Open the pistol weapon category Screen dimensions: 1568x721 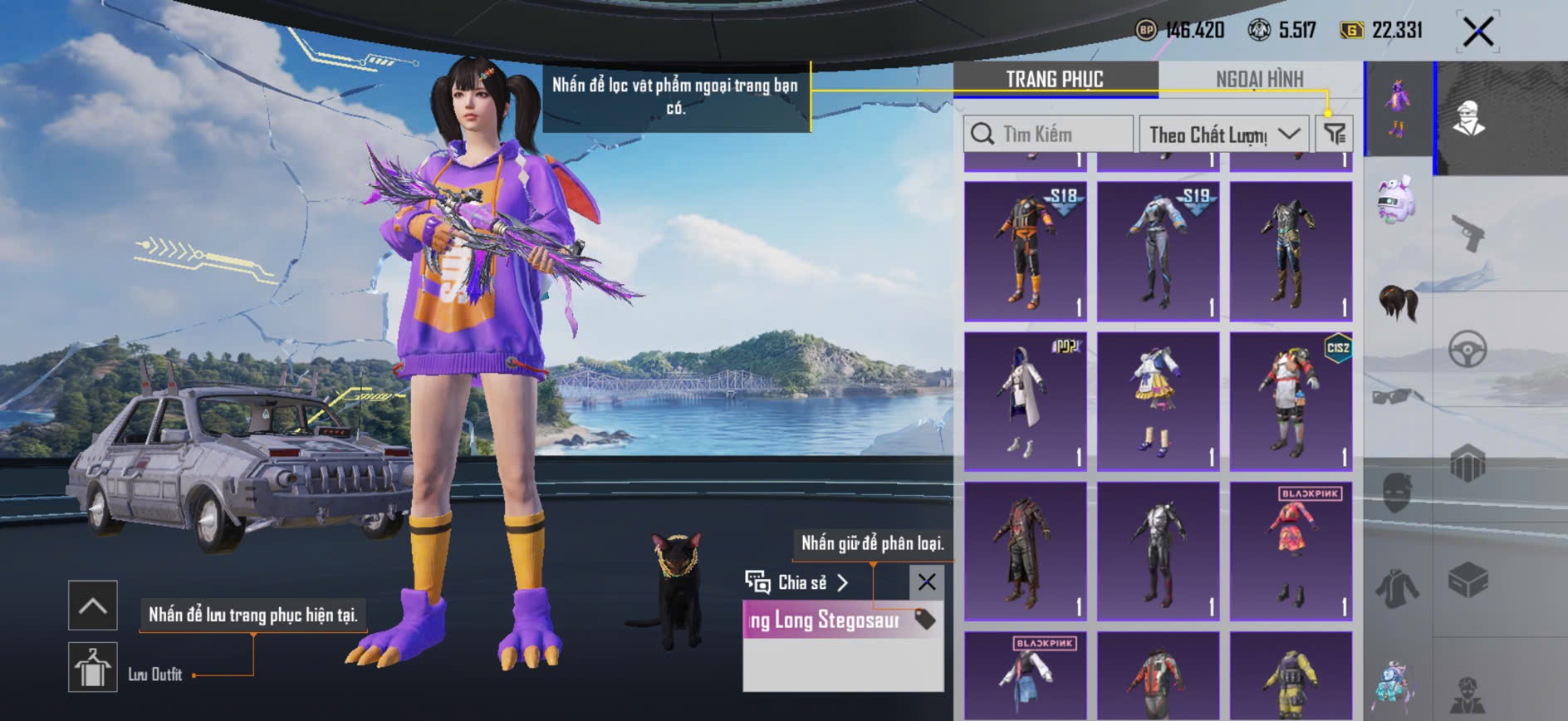point(1468,233)
